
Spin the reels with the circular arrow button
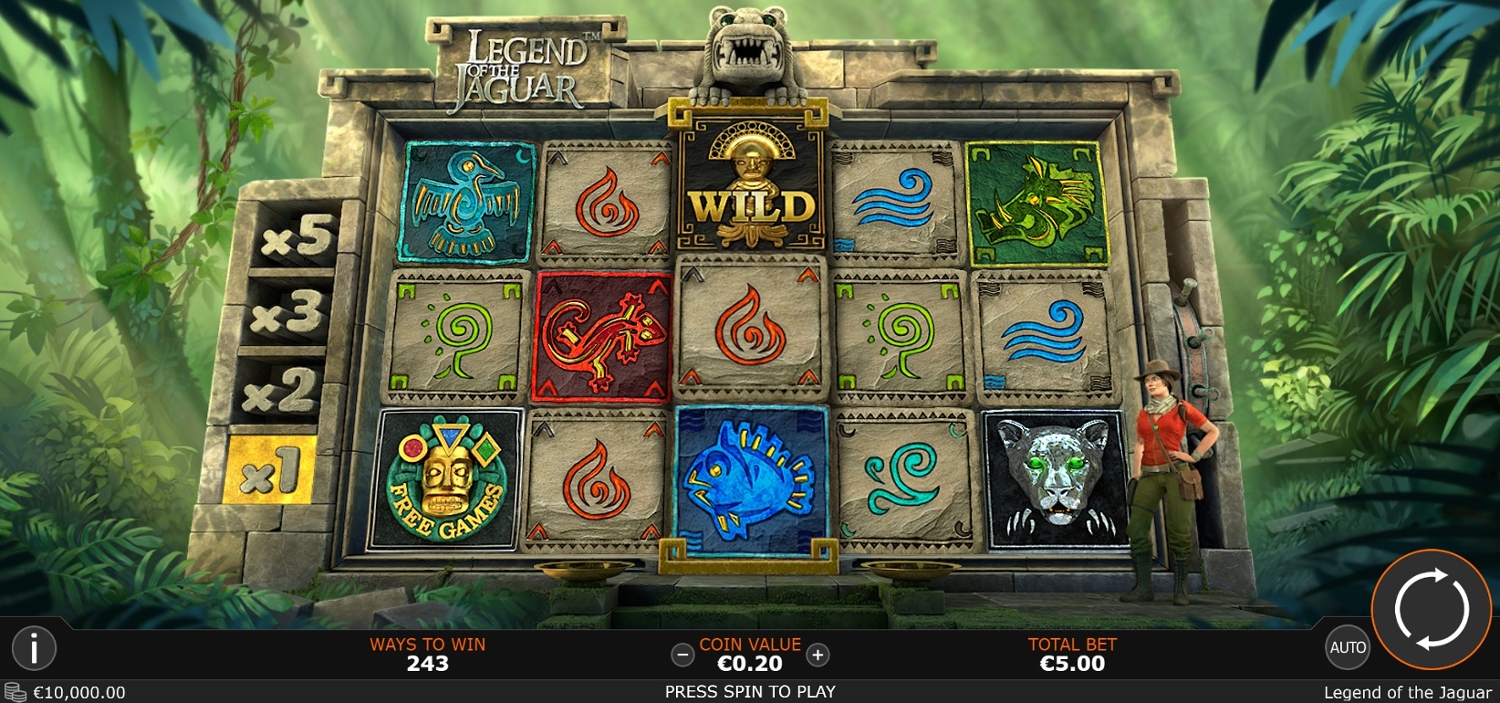coord(1431,608)
